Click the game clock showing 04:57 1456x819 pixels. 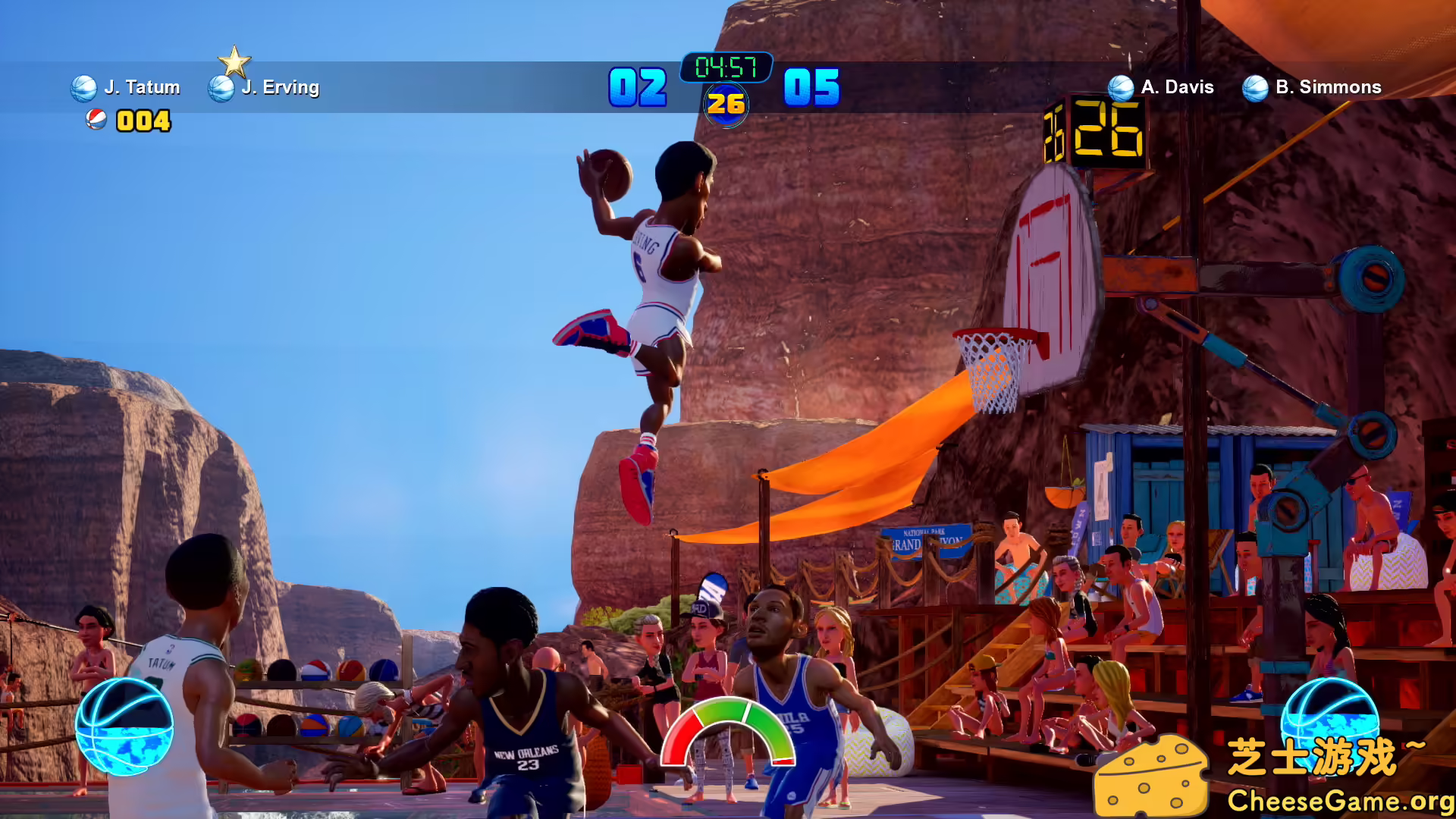coord(725,68)
